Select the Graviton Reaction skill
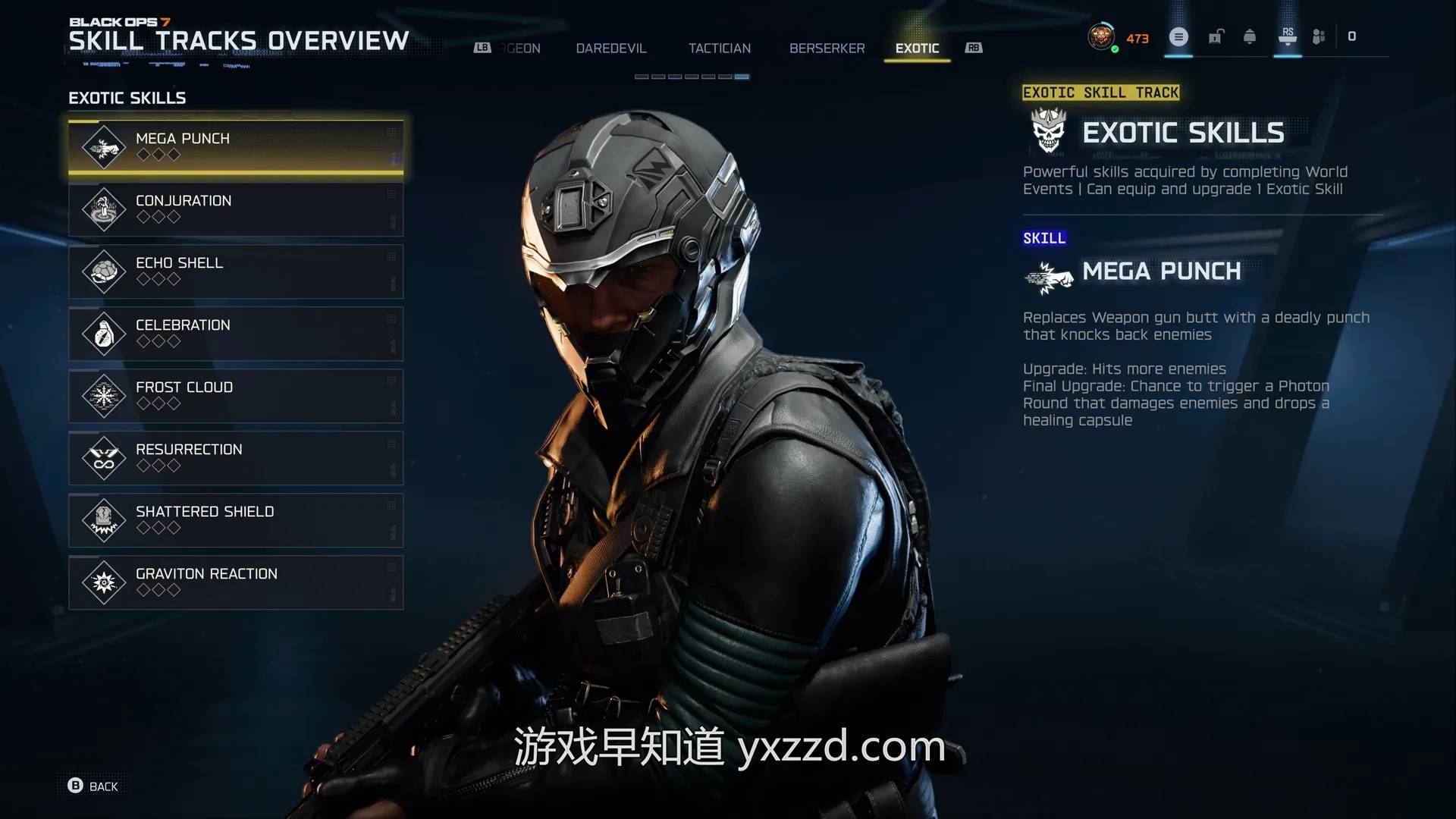 click(235, 582)
